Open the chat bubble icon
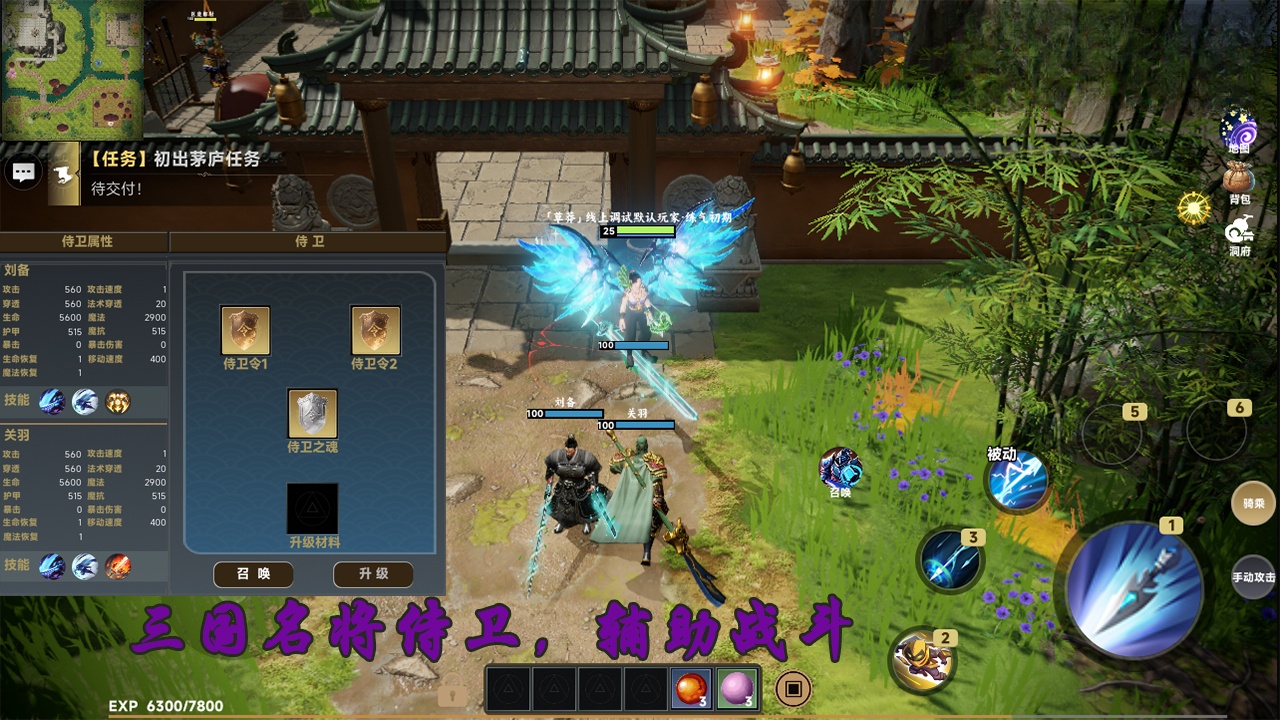The width and height of the screenshot is (1280, 720). pyautogui.click(x=24, y=172)
